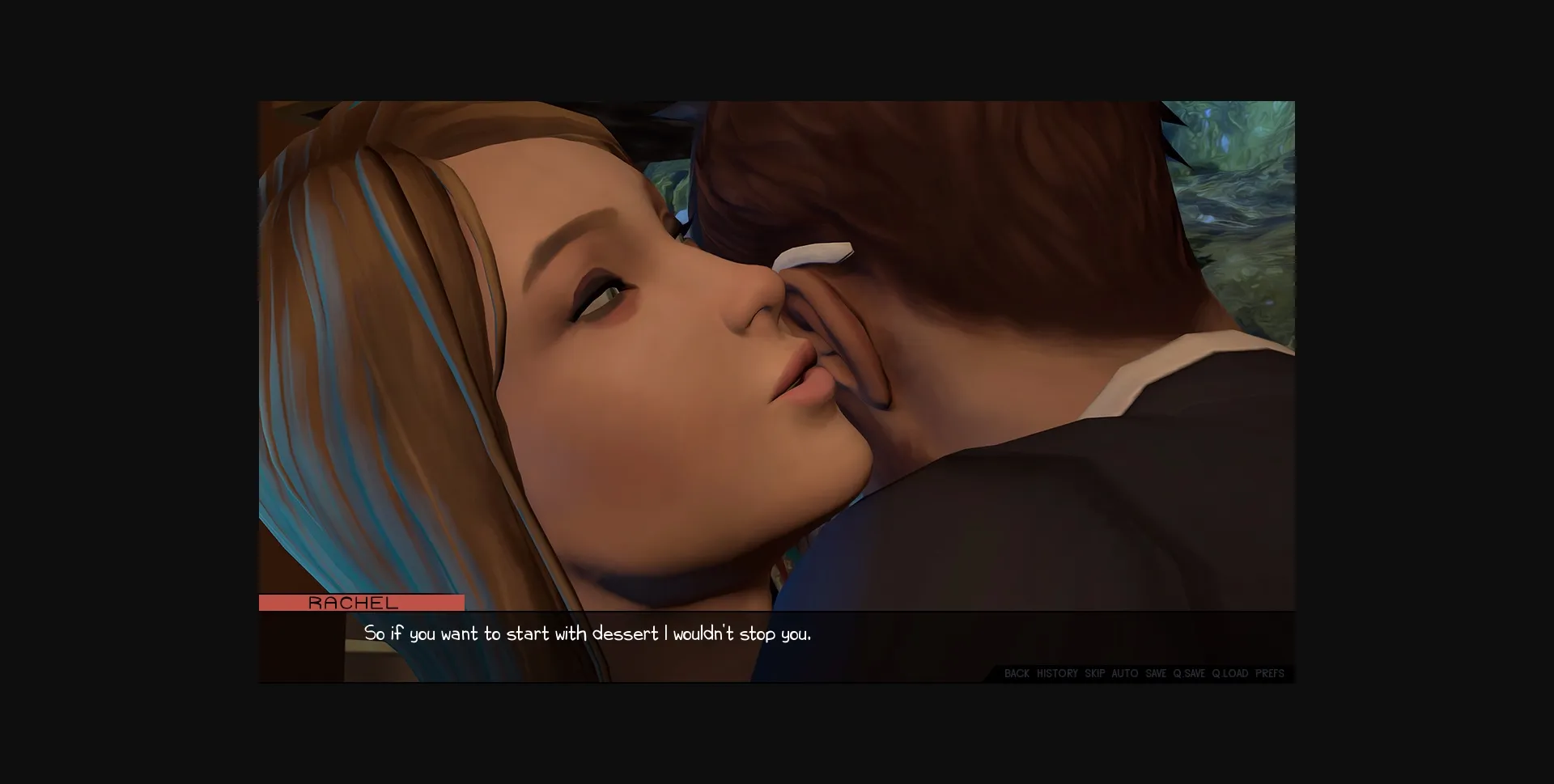The height and width of the screenshot is (784, 1554).
Task: Quick-save progress using Q.SAVE
Action: tap(1188, 673)
